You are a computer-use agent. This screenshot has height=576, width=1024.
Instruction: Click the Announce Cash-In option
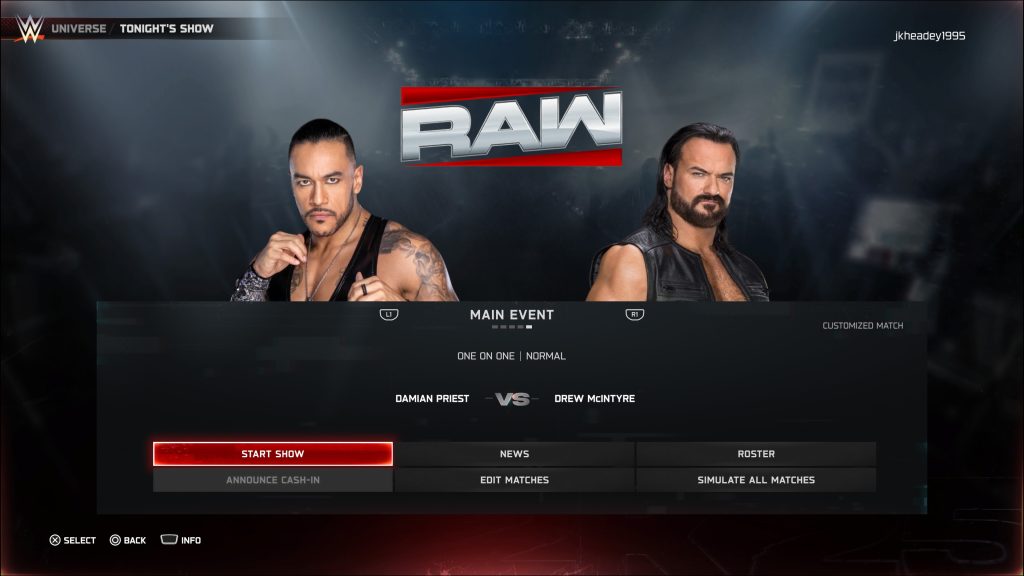pos(272,480)
